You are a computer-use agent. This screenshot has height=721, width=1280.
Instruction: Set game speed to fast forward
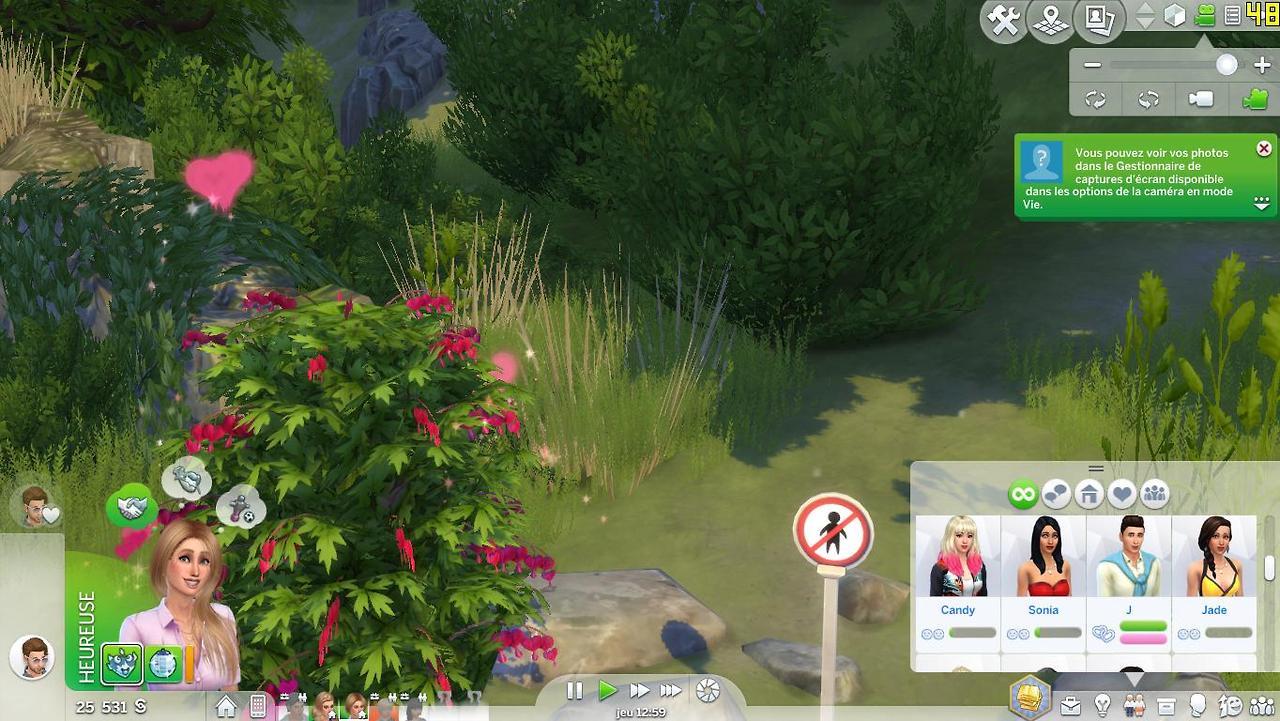pos(639,690)
